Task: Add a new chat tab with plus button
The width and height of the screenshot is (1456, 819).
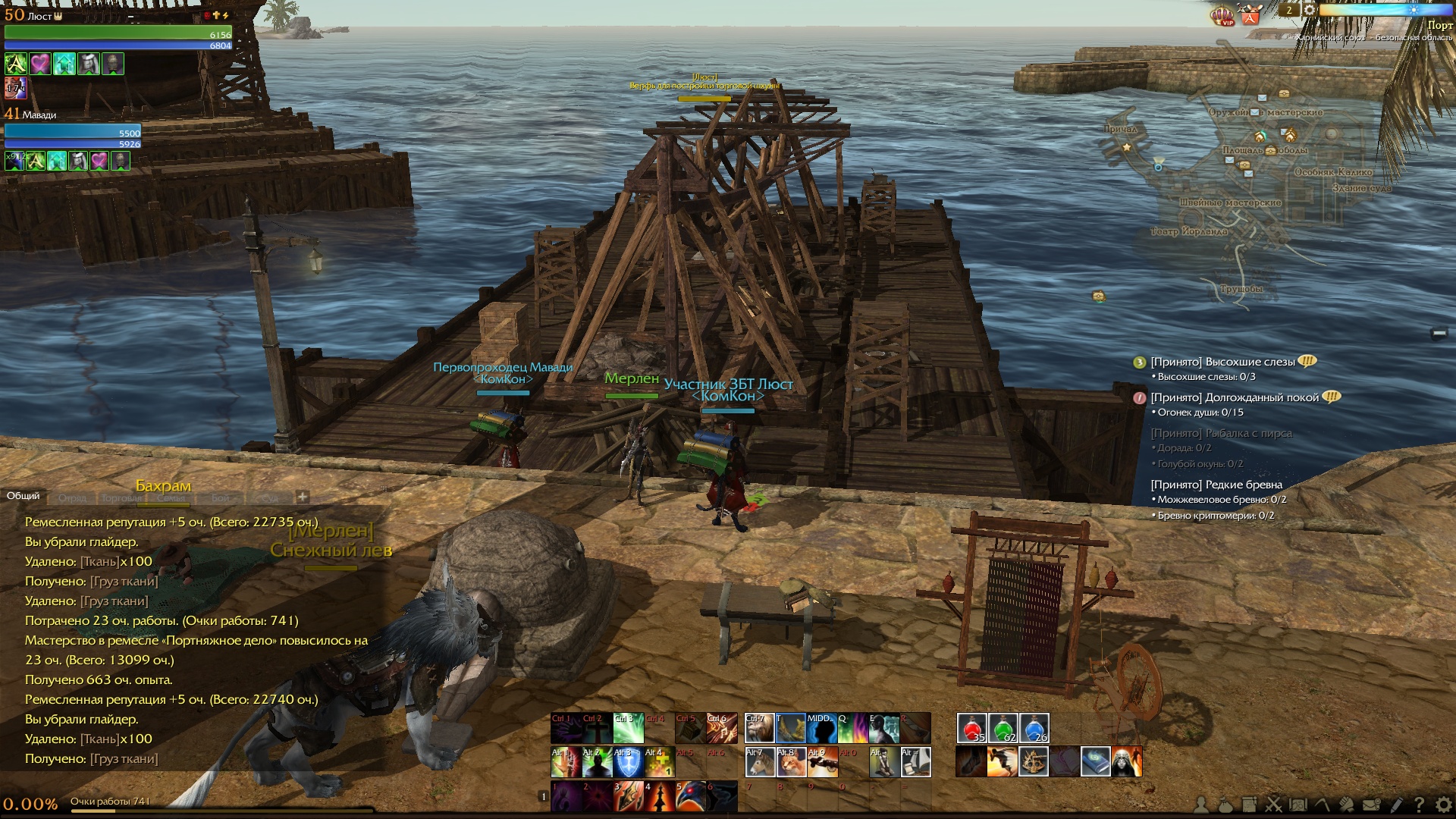Action: 303,497
